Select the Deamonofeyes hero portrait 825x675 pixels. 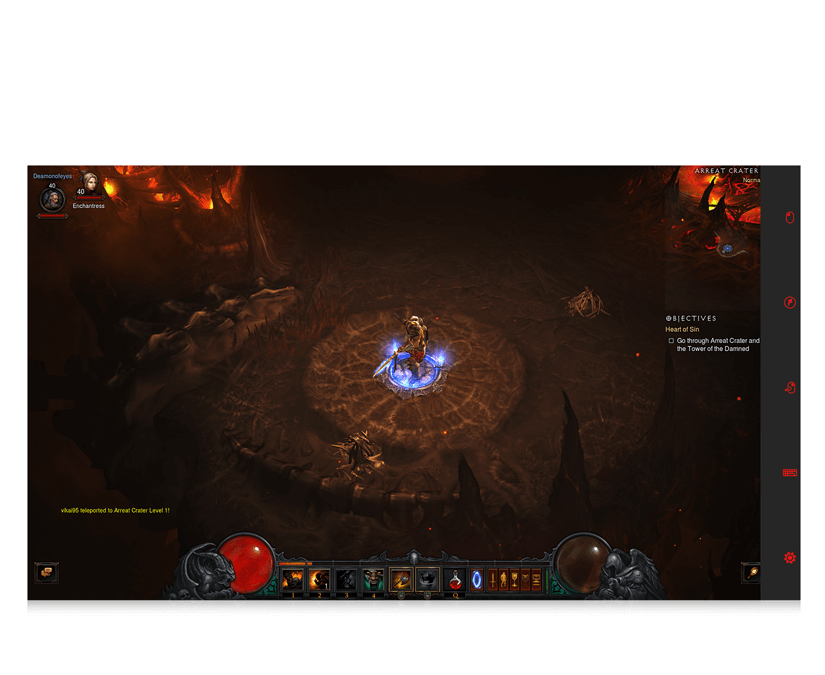click(52, 200)
